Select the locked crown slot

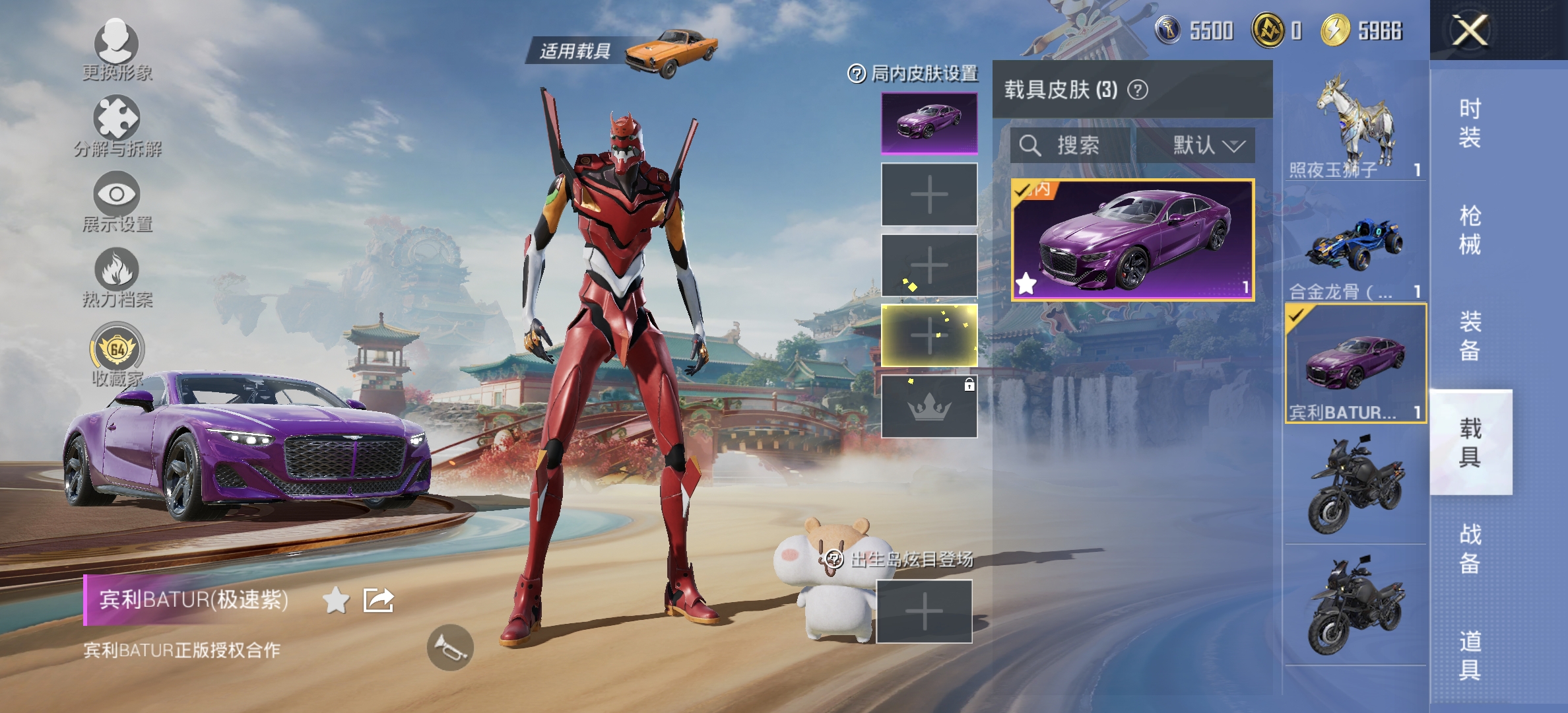(x=929, y=407)
